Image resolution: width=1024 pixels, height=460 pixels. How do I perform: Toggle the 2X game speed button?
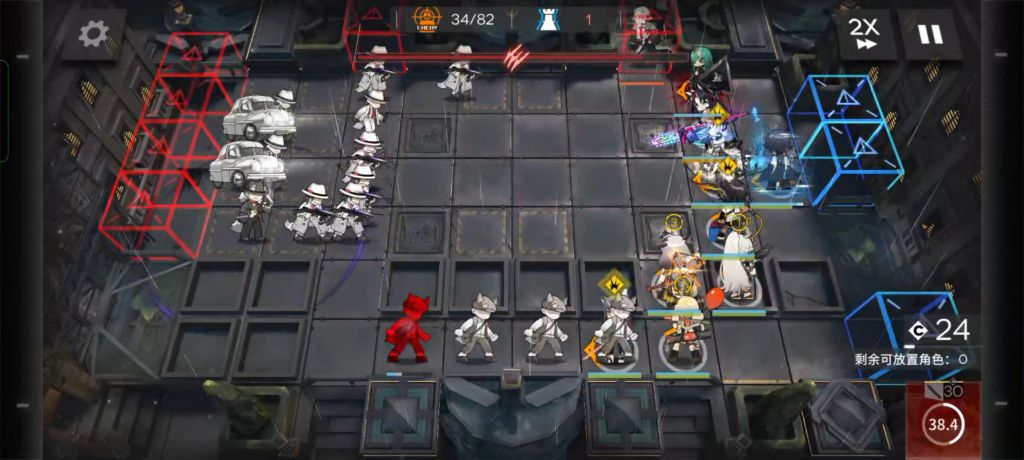click(863, 35)
